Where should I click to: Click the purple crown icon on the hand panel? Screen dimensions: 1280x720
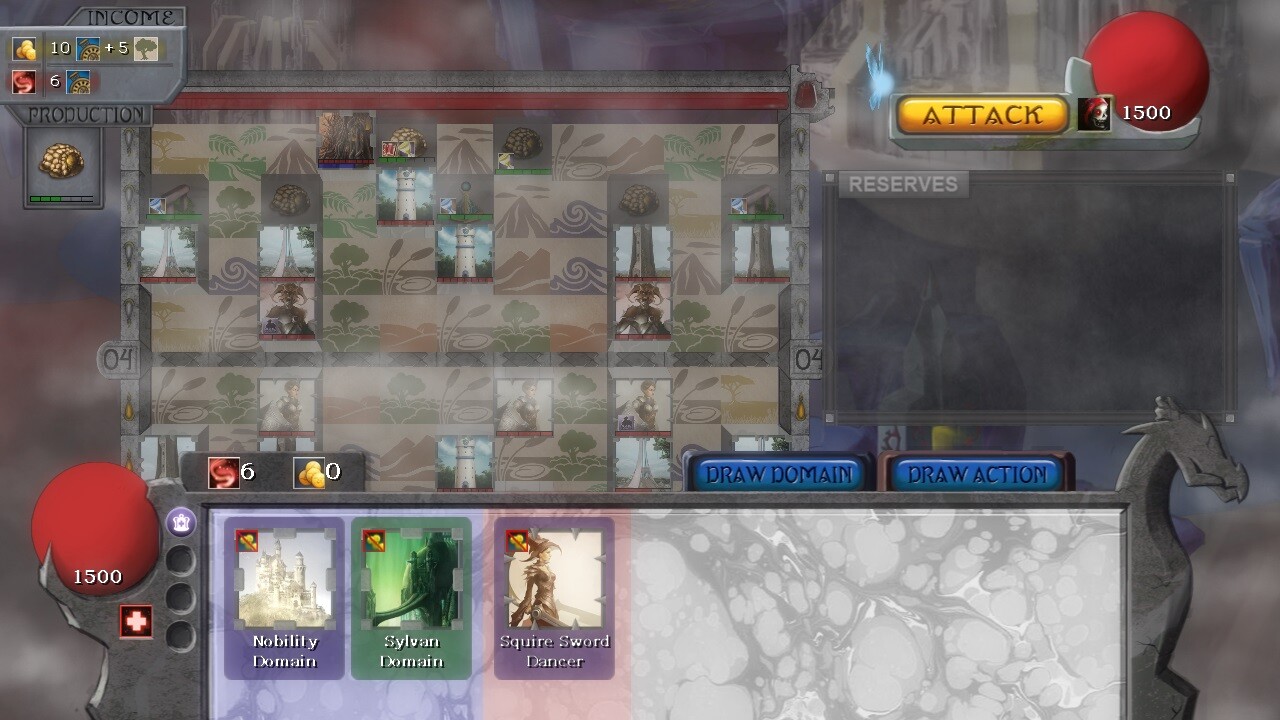click(180, 522)
